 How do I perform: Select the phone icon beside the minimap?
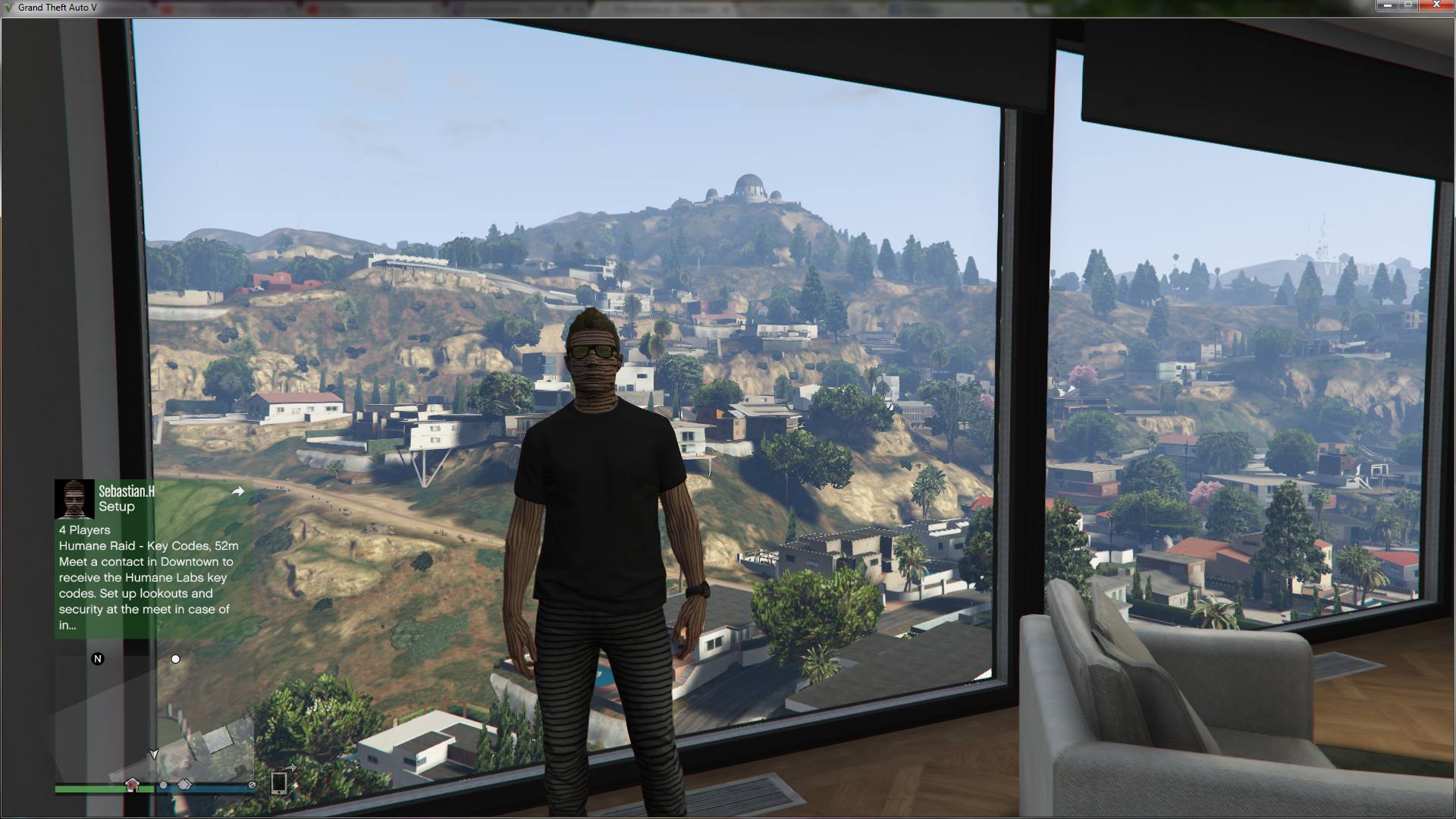coord(280,783)
